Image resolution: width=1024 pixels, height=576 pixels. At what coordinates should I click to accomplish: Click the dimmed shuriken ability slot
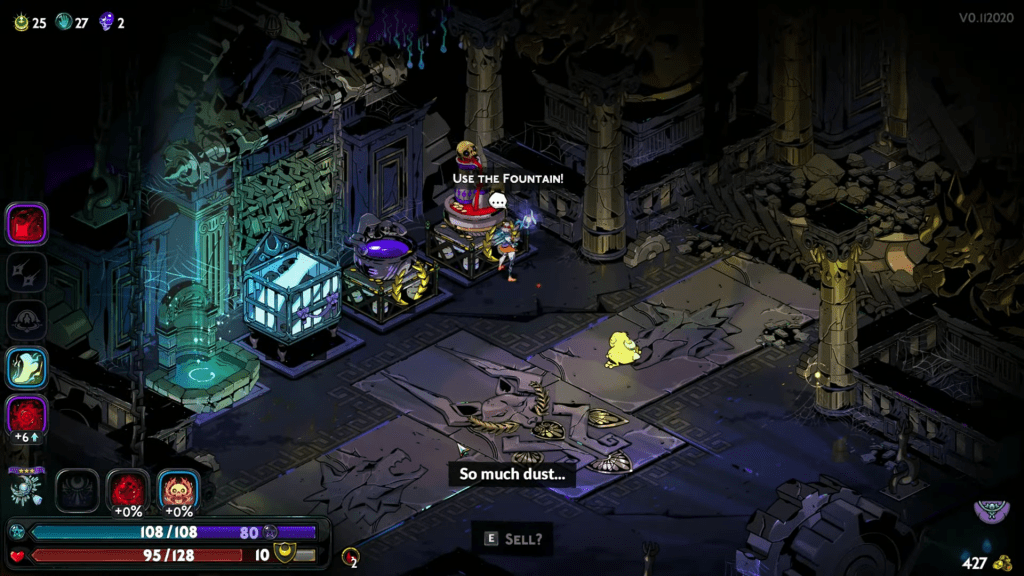coord(27,272)
